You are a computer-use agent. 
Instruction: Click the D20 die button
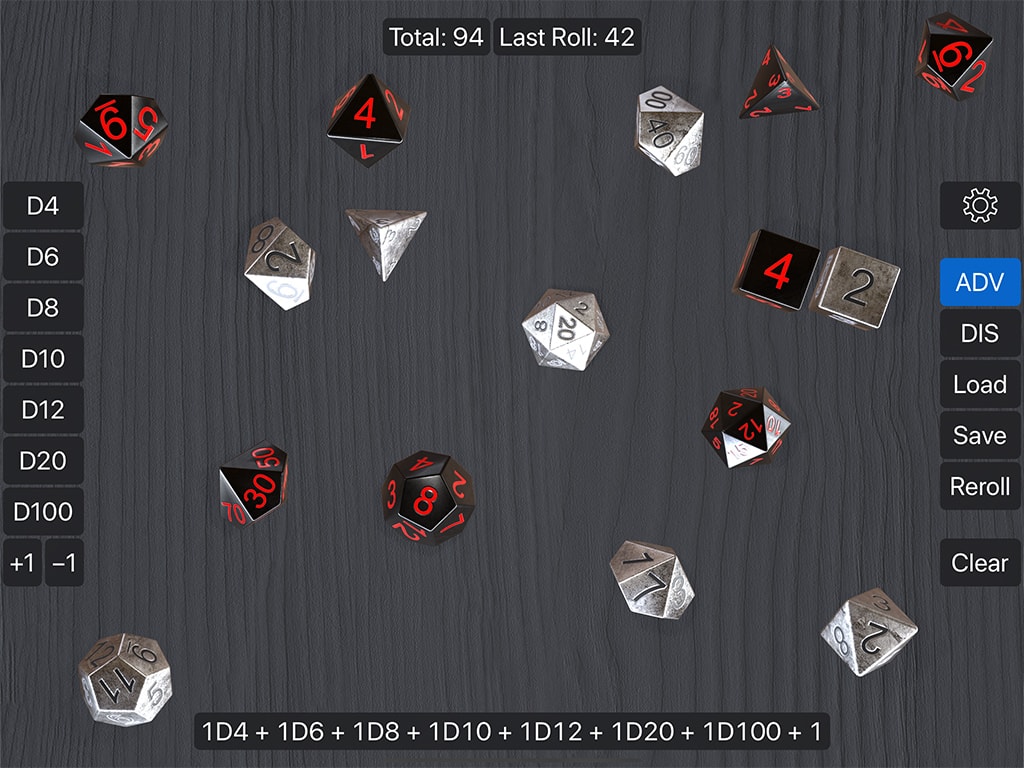[x=43, y=461]
